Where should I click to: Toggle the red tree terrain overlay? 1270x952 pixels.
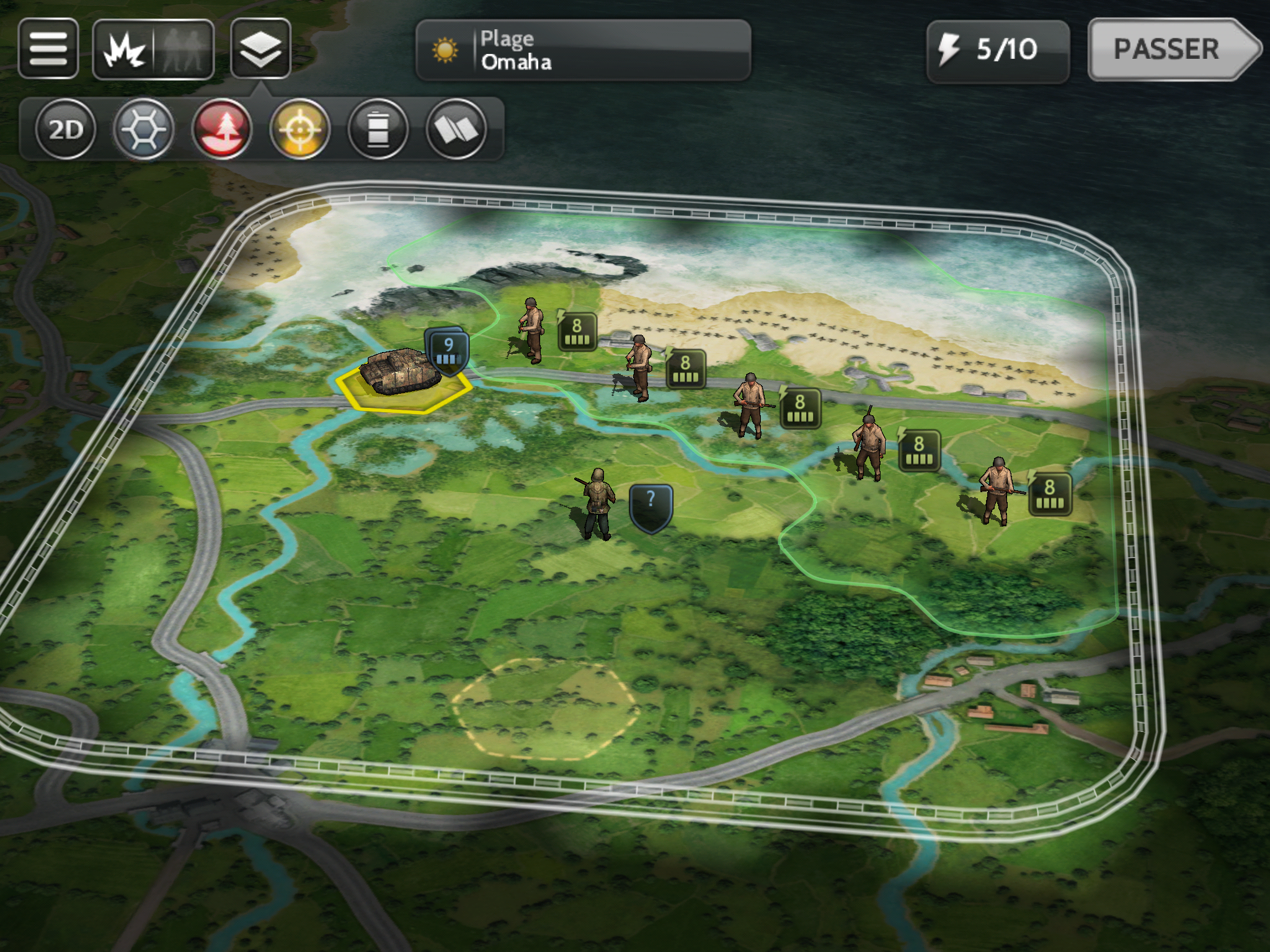pyautogui.click(x=222, y=129)
